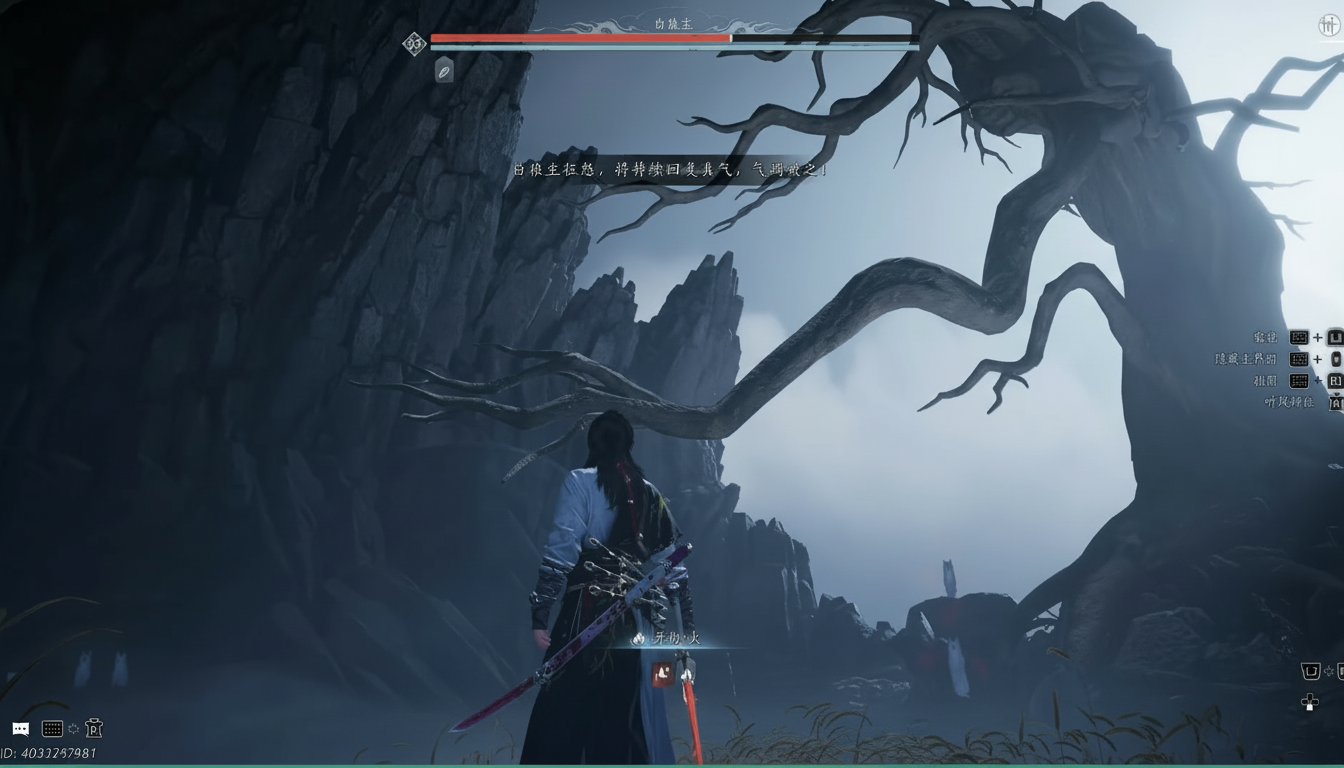Click the red martial skill icon near the sword

[x=662, y=674]
